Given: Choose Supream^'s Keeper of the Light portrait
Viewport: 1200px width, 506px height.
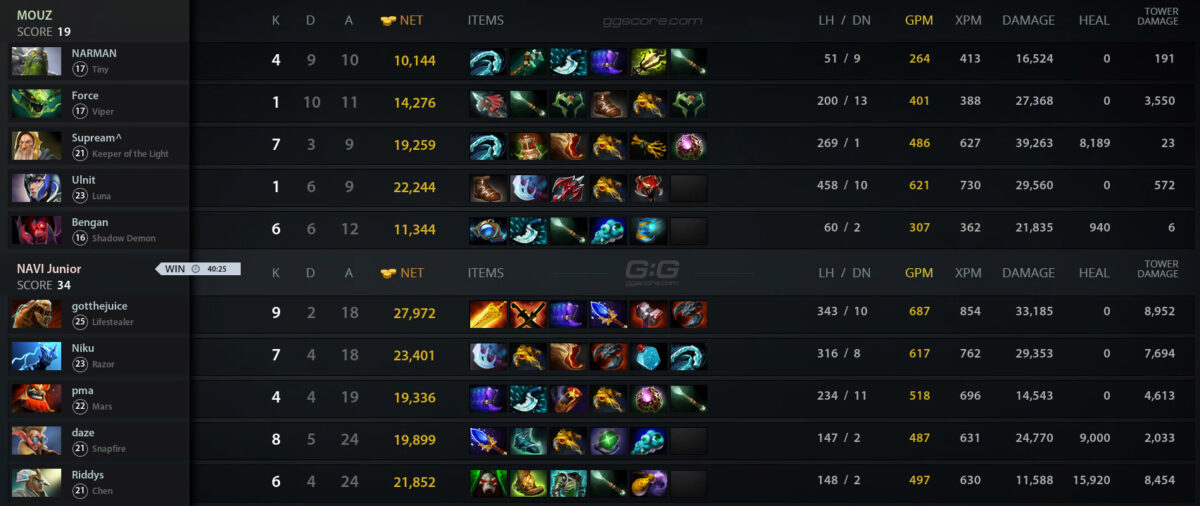Looking at the screenshot, I should point(36,145).
